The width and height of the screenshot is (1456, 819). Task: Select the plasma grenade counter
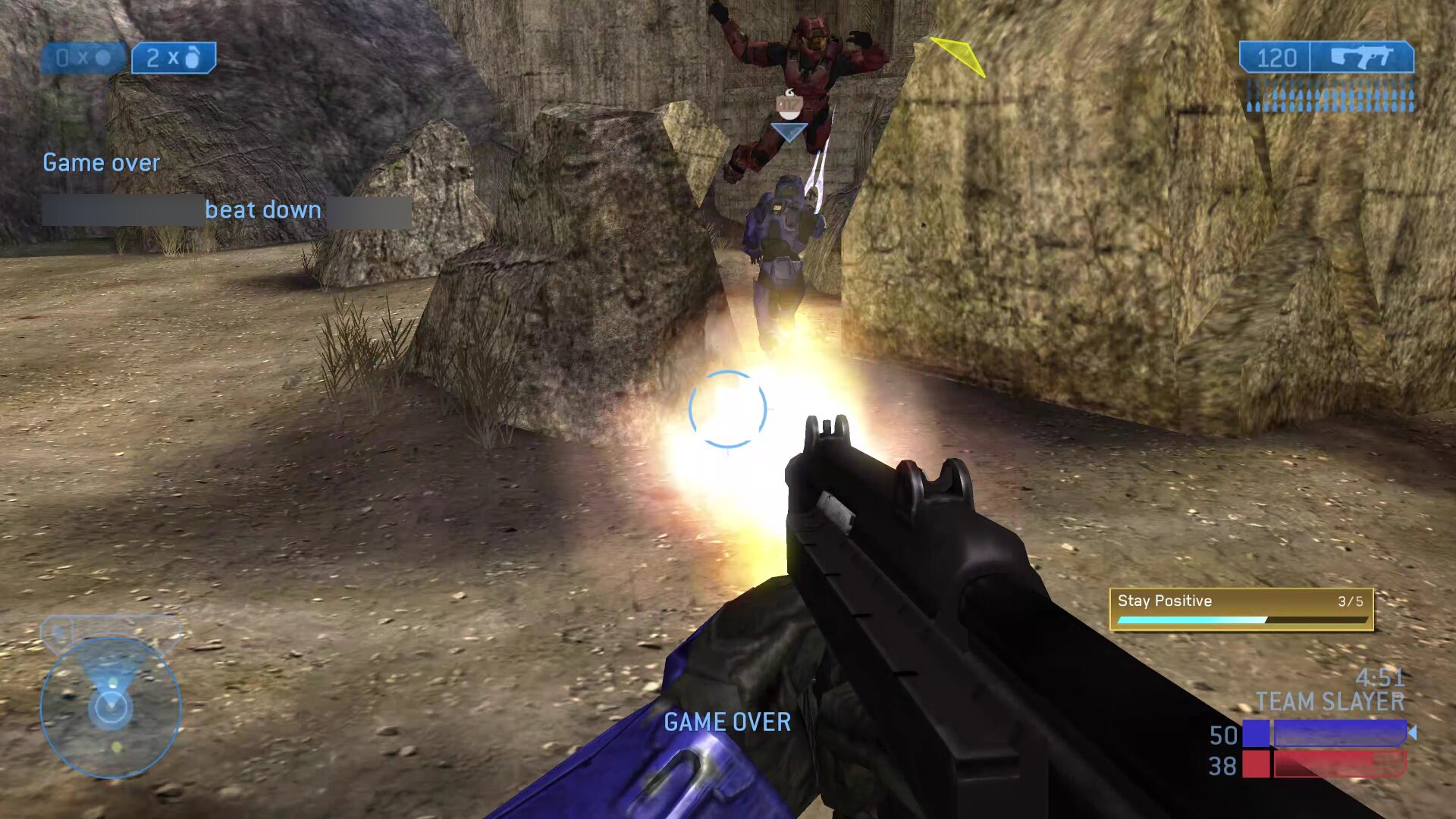pos(83,58)
